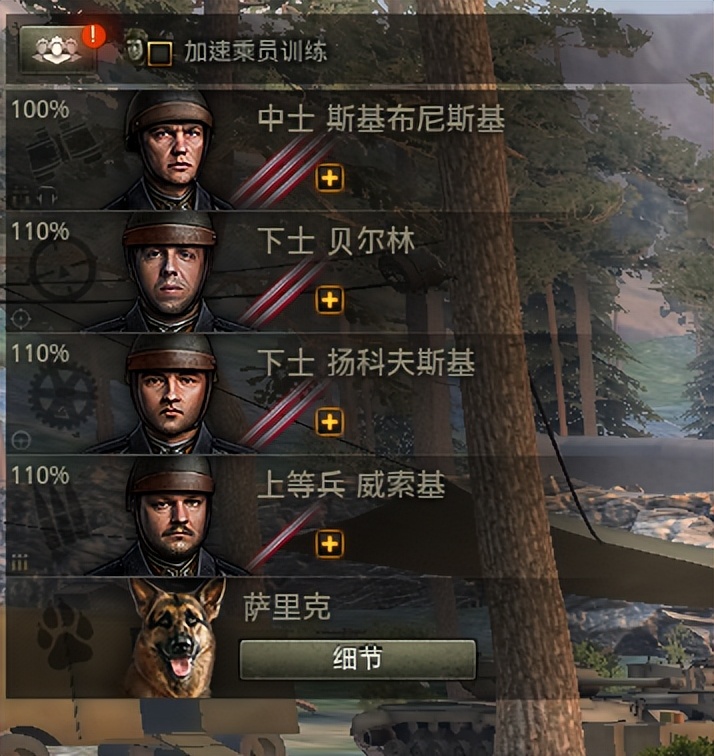
Task: Add a skill for 斯基布尼斯基 via plus icon
Action: coord(330,179)
